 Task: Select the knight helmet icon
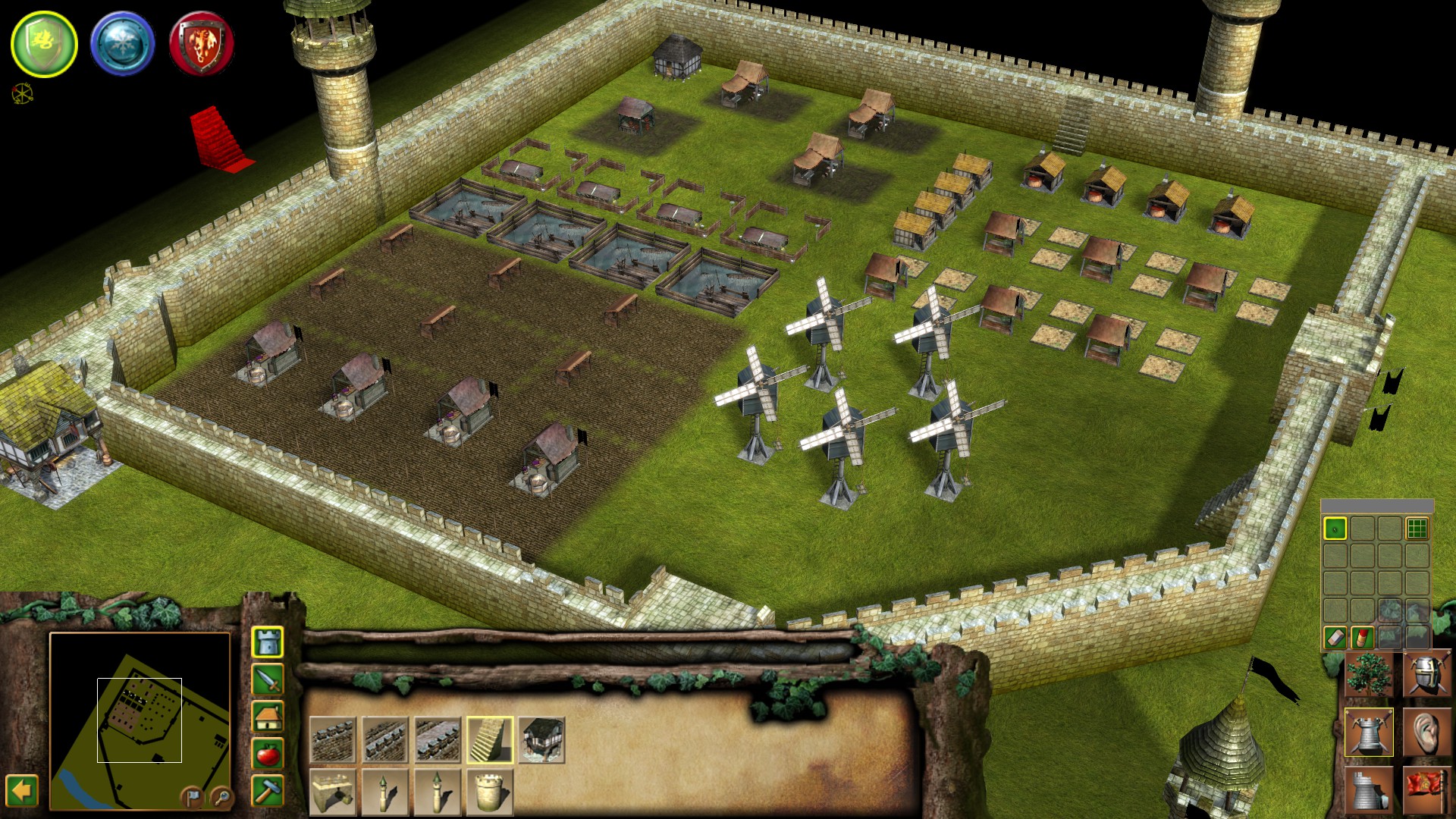[x=1426, y=675]
